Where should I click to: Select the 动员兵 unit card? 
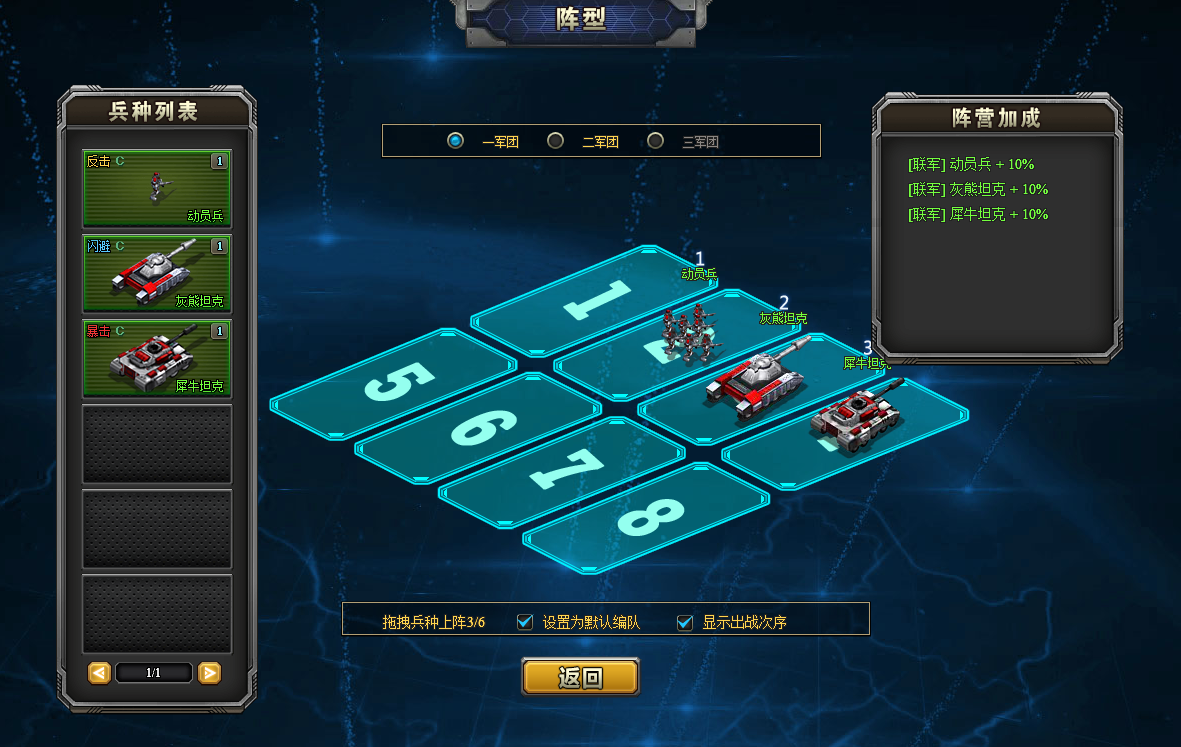point(157,188)
